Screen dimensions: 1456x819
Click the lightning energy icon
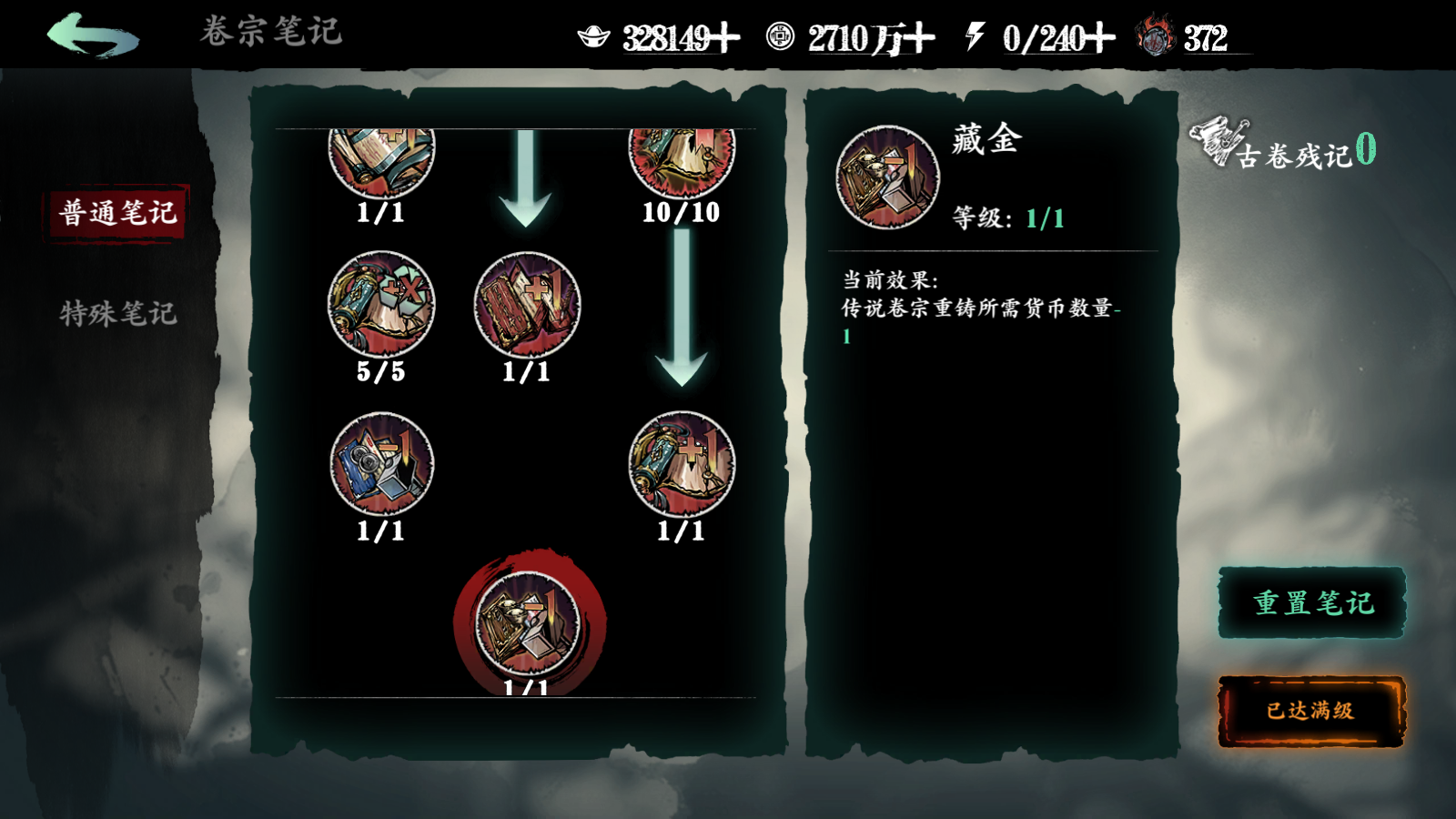point(976,35)
